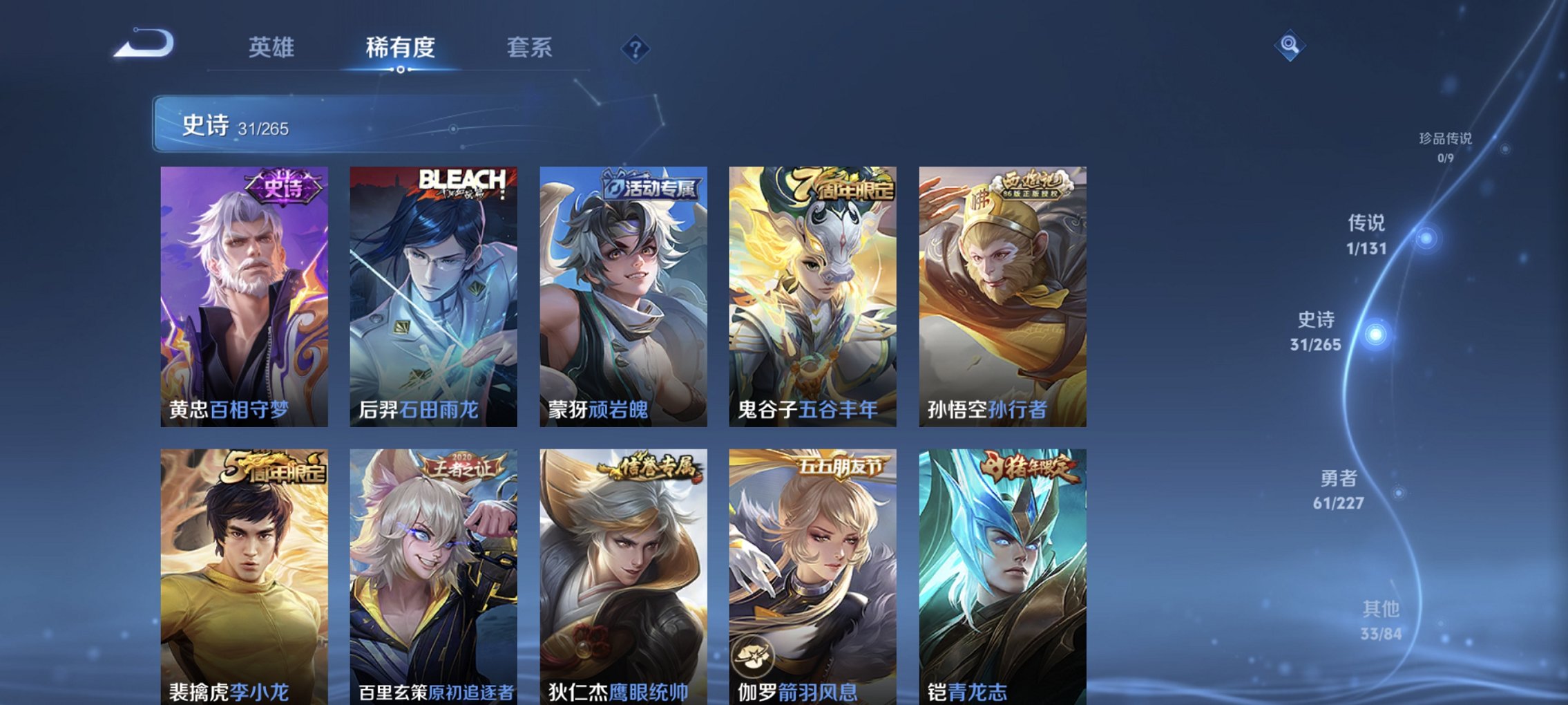Select the 稀有度 tab
The height and width of the screenshot is (705, 1568).
(x=400, y=49)
